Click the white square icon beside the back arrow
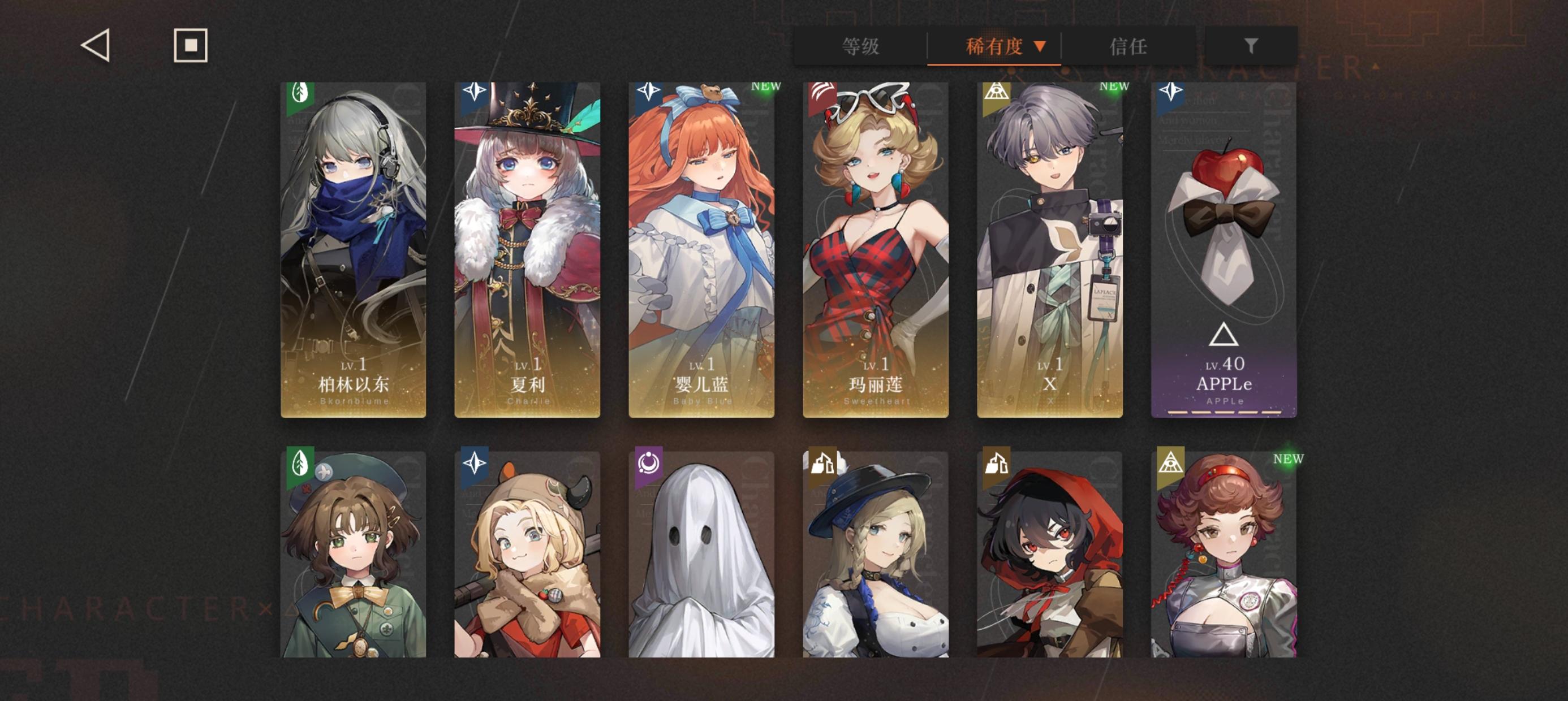 point(191,46)
